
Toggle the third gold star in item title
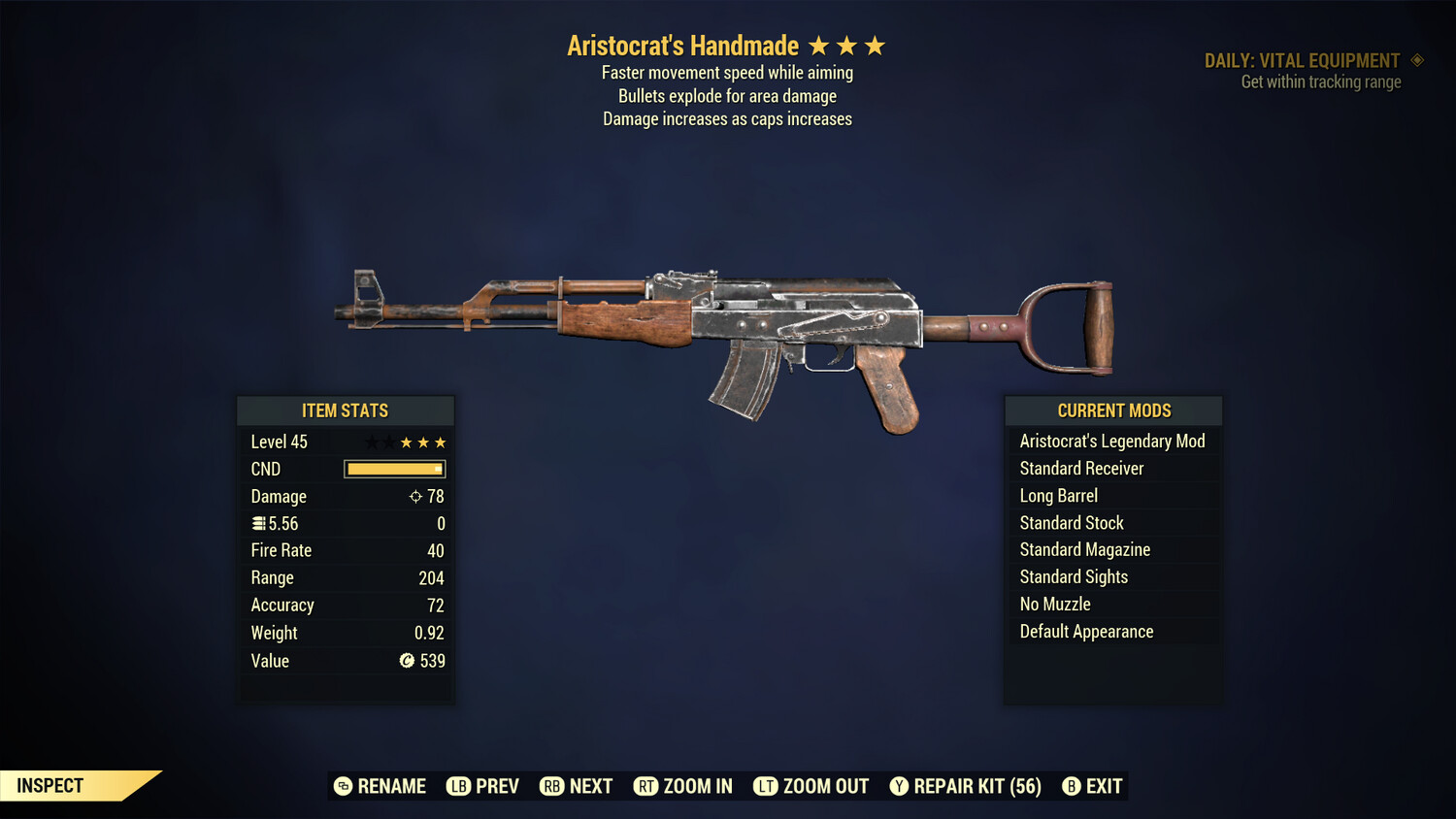coord(877,45)
